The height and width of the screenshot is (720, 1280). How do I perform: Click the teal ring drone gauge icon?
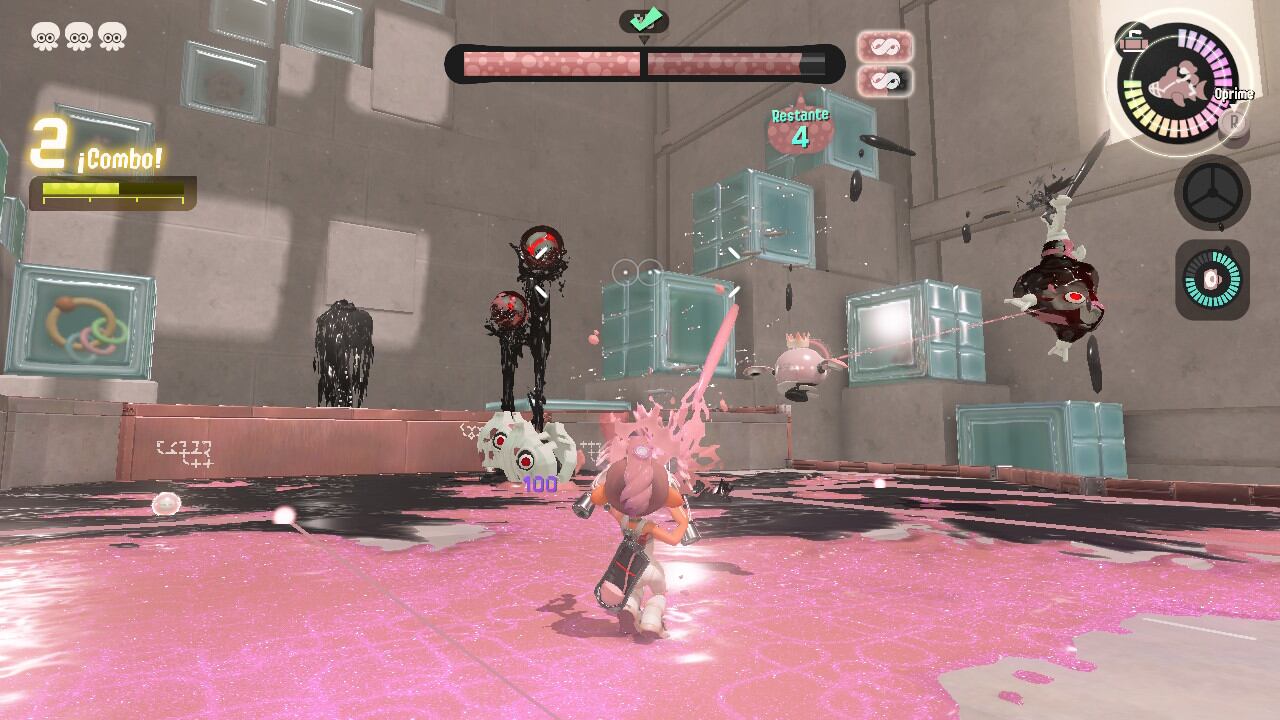pos(1212,279)
